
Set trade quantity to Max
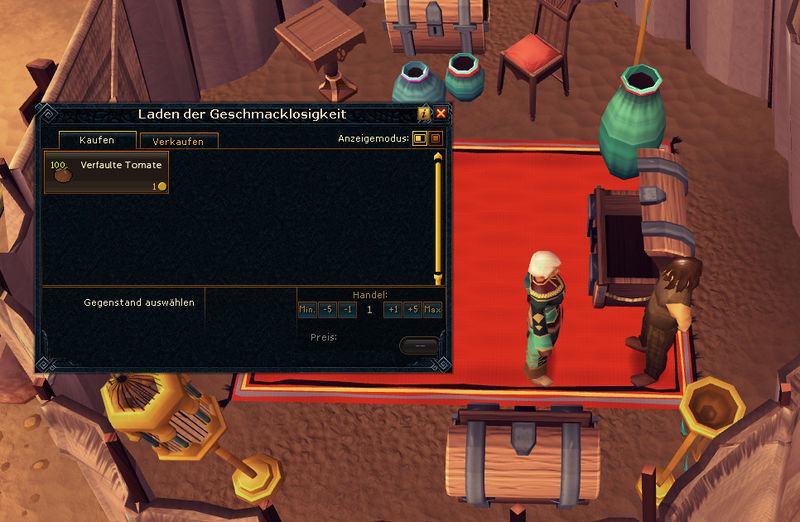tap(432, 310)
